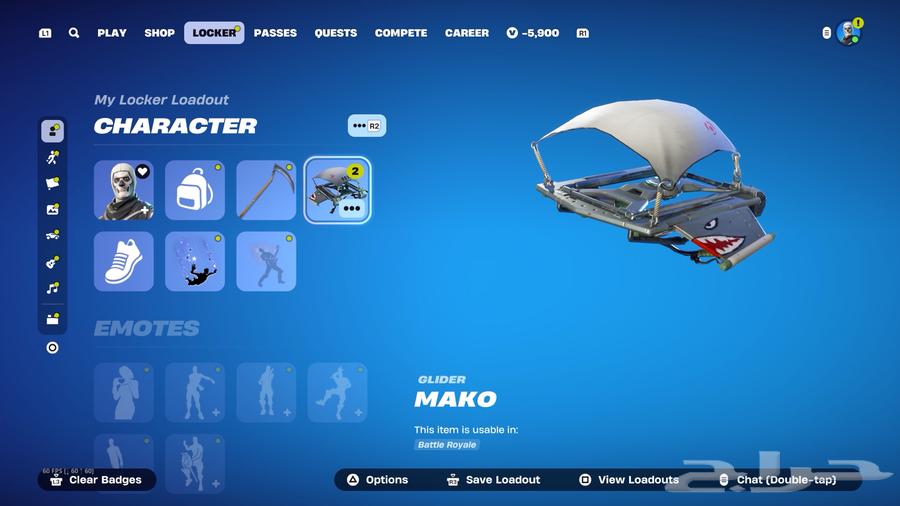Switch to the Compete tab

[x=401, y=33]
